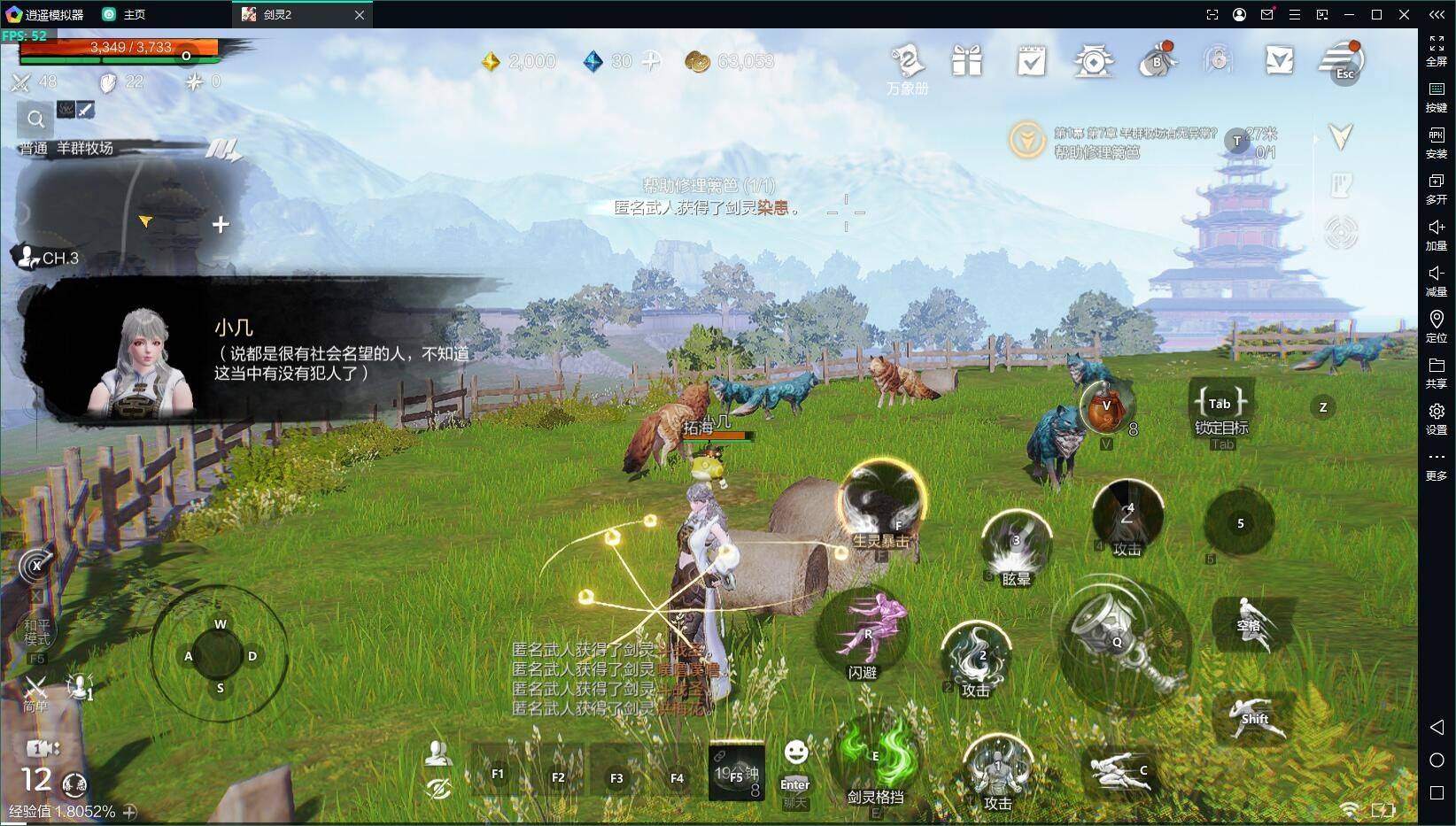Viewport: 1456px width, 826px height.
Task: Click the minimap plus zoom button
Action: tap(221, 225)
